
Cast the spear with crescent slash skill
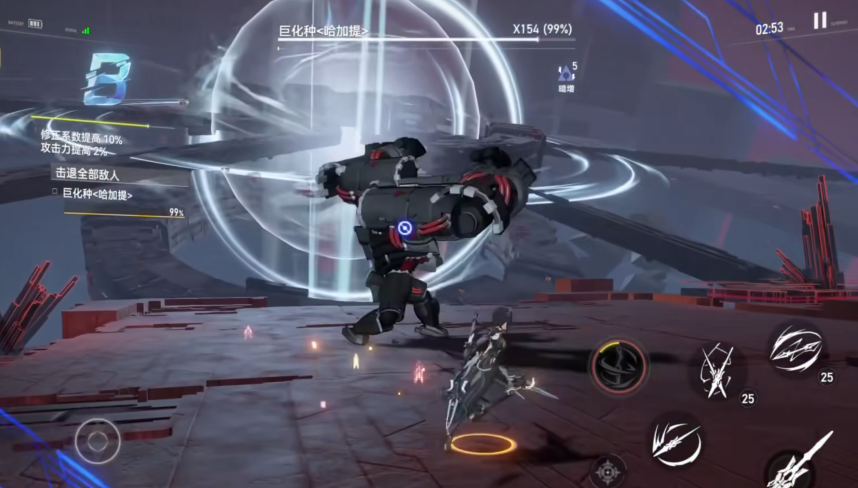click(676, 440)
